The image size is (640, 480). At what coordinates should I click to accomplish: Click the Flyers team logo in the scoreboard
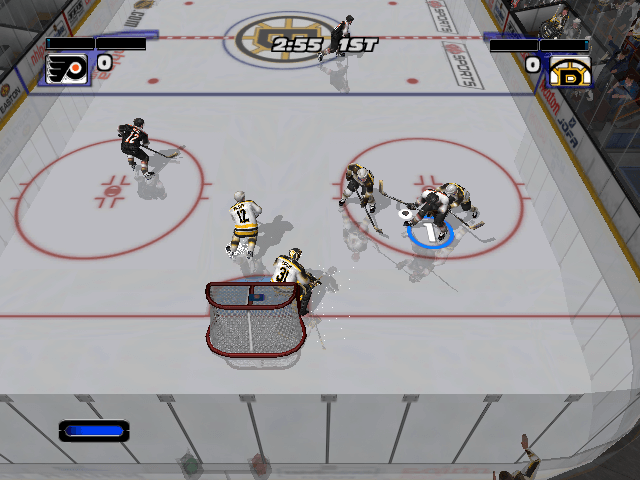point(67,67)
